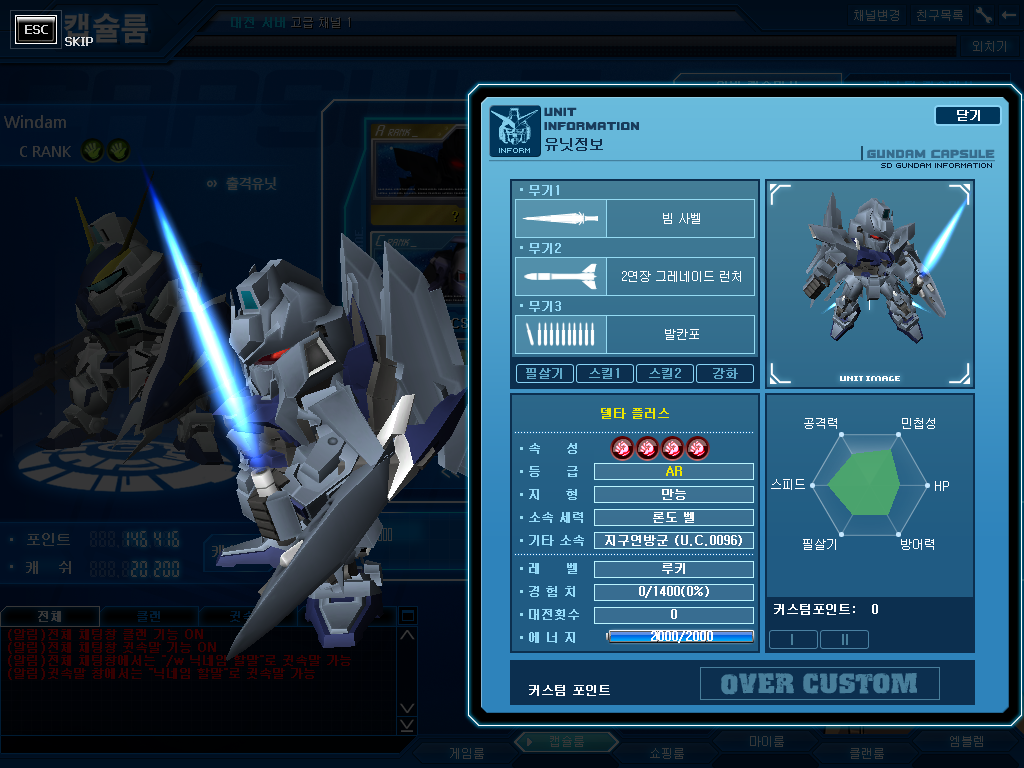Viewport: 1024px width, 768px height.
Task: Open settings with the wrench icon
Action: click(x=984, y=16)
